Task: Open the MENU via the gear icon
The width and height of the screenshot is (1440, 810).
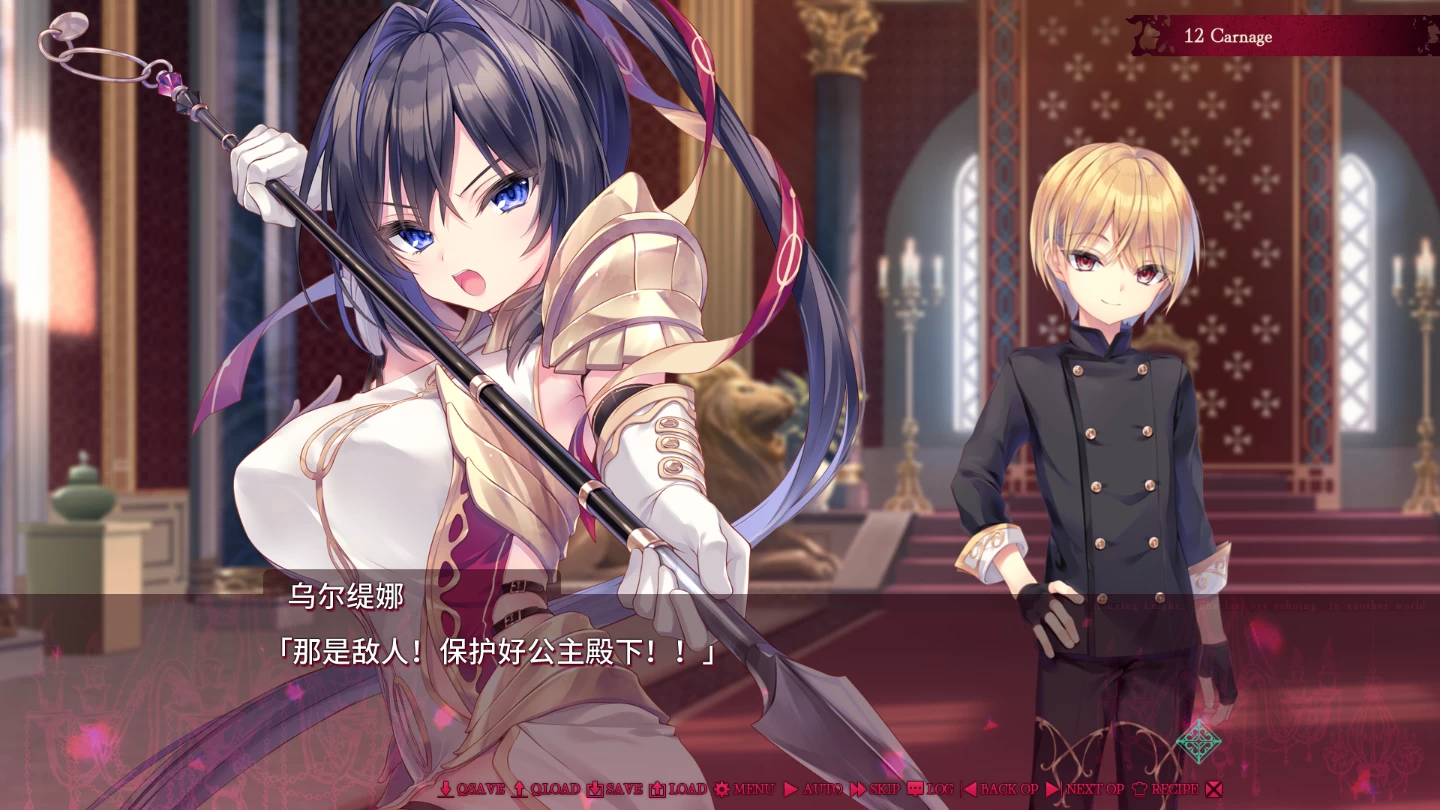Action: [x=722, y=789]
